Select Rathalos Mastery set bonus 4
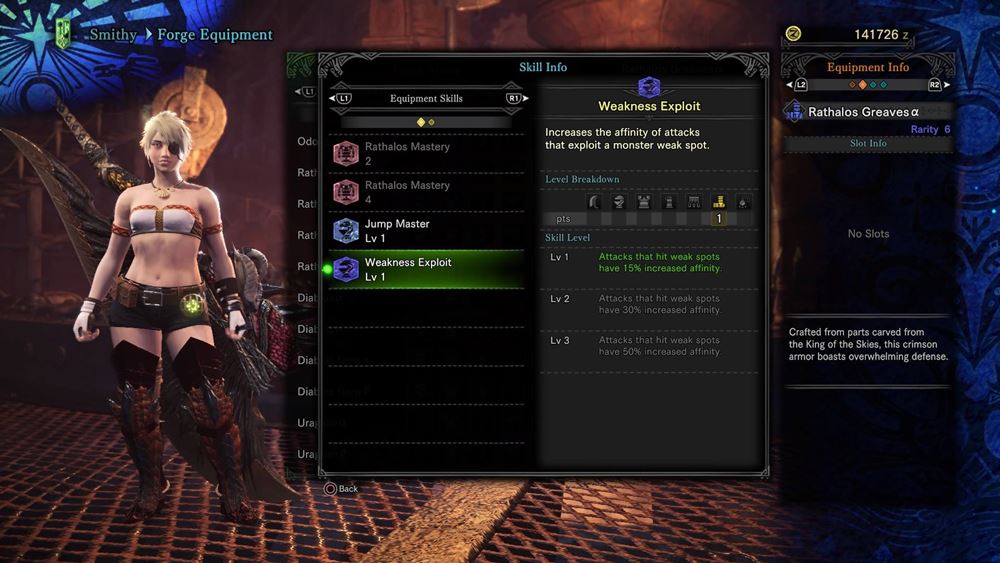 pyautogui.click(x=428, y=192)
